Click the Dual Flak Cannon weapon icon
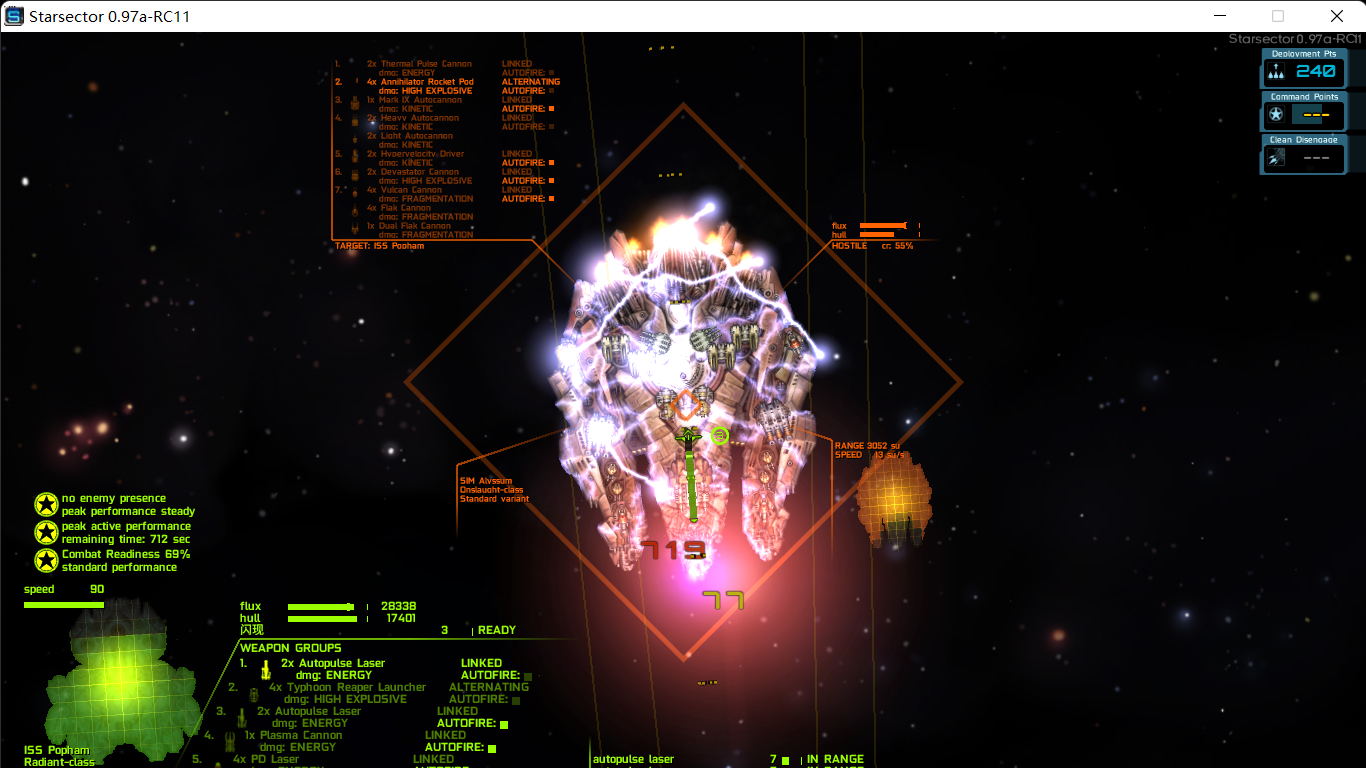The image size is (1366, 768). (354, 228)
